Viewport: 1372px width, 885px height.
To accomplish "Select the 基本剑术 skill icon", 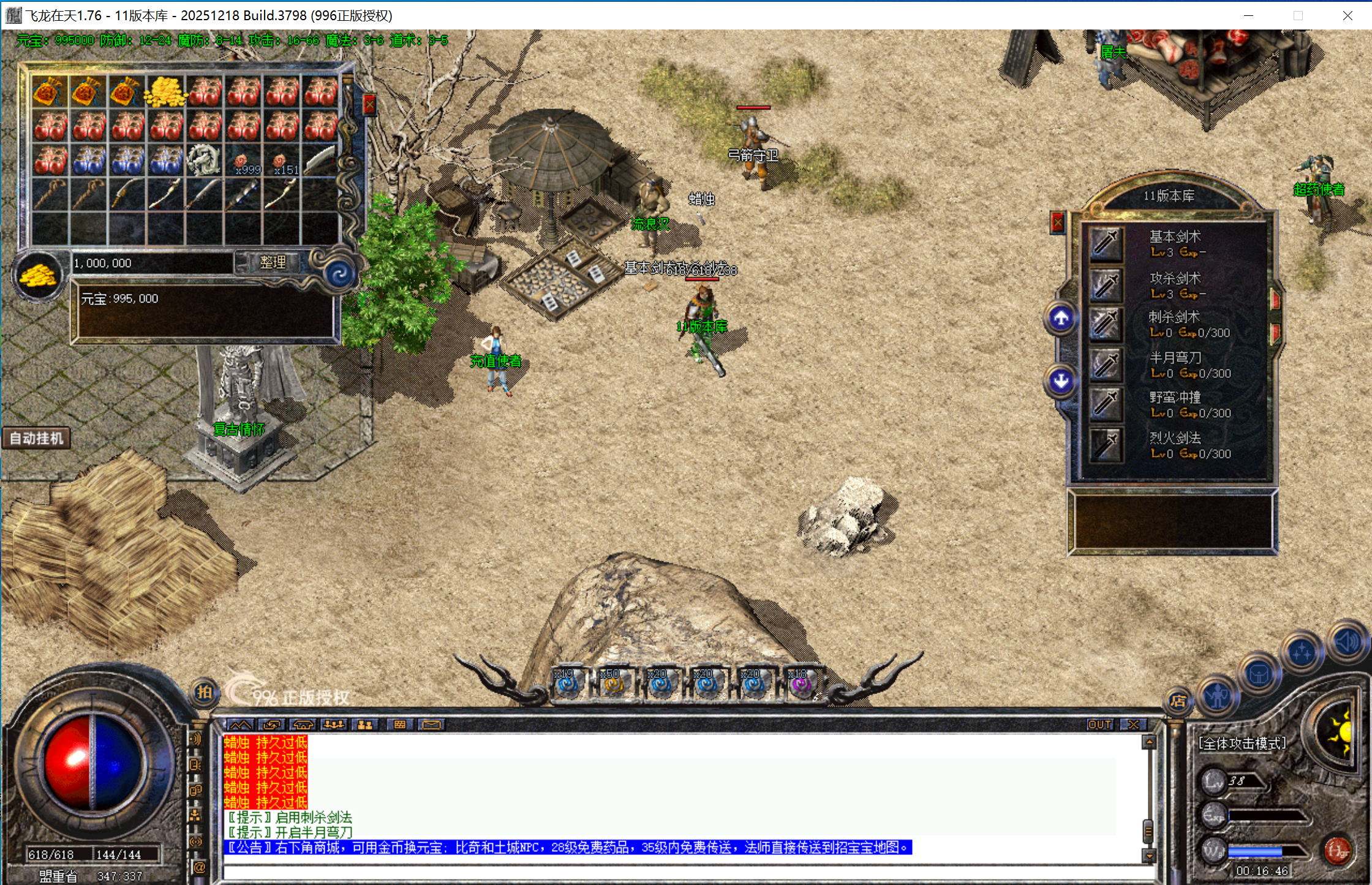I will 1106,243.
